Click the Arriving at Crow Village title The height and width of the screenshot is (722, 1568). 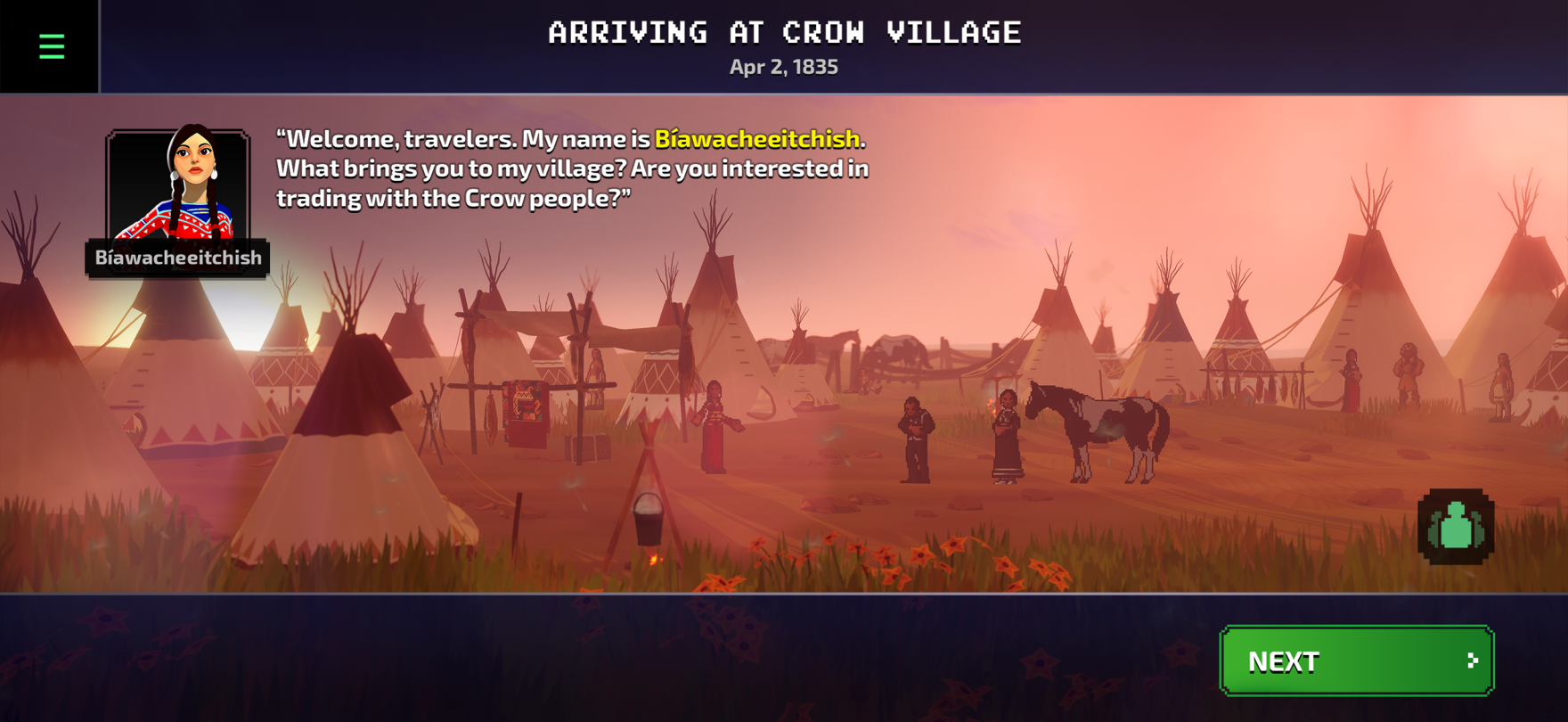coord(784,32)
